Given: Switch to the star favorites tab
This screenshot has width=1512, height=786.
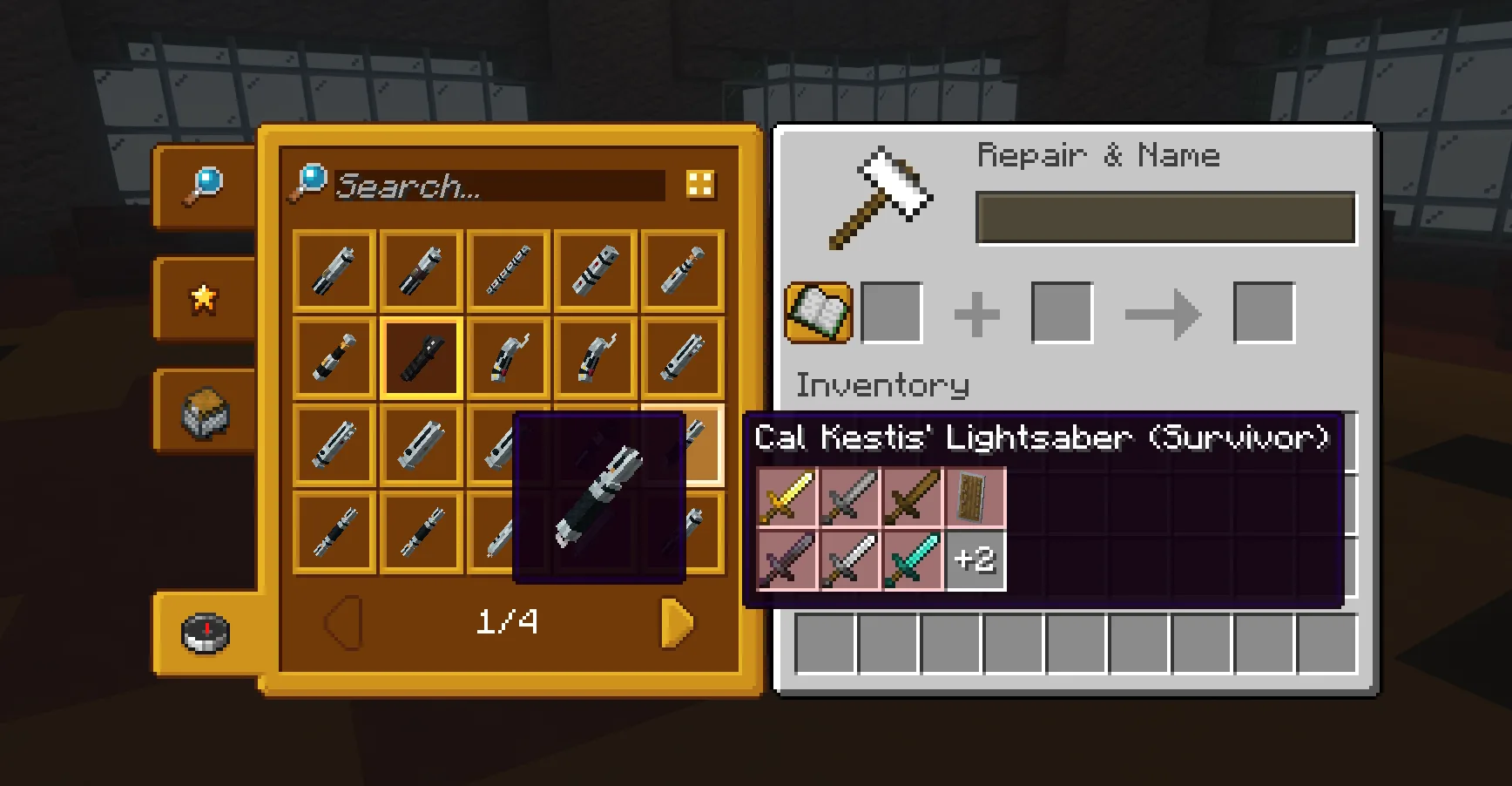Looking at the screenshot, I should tap(204, 299).
